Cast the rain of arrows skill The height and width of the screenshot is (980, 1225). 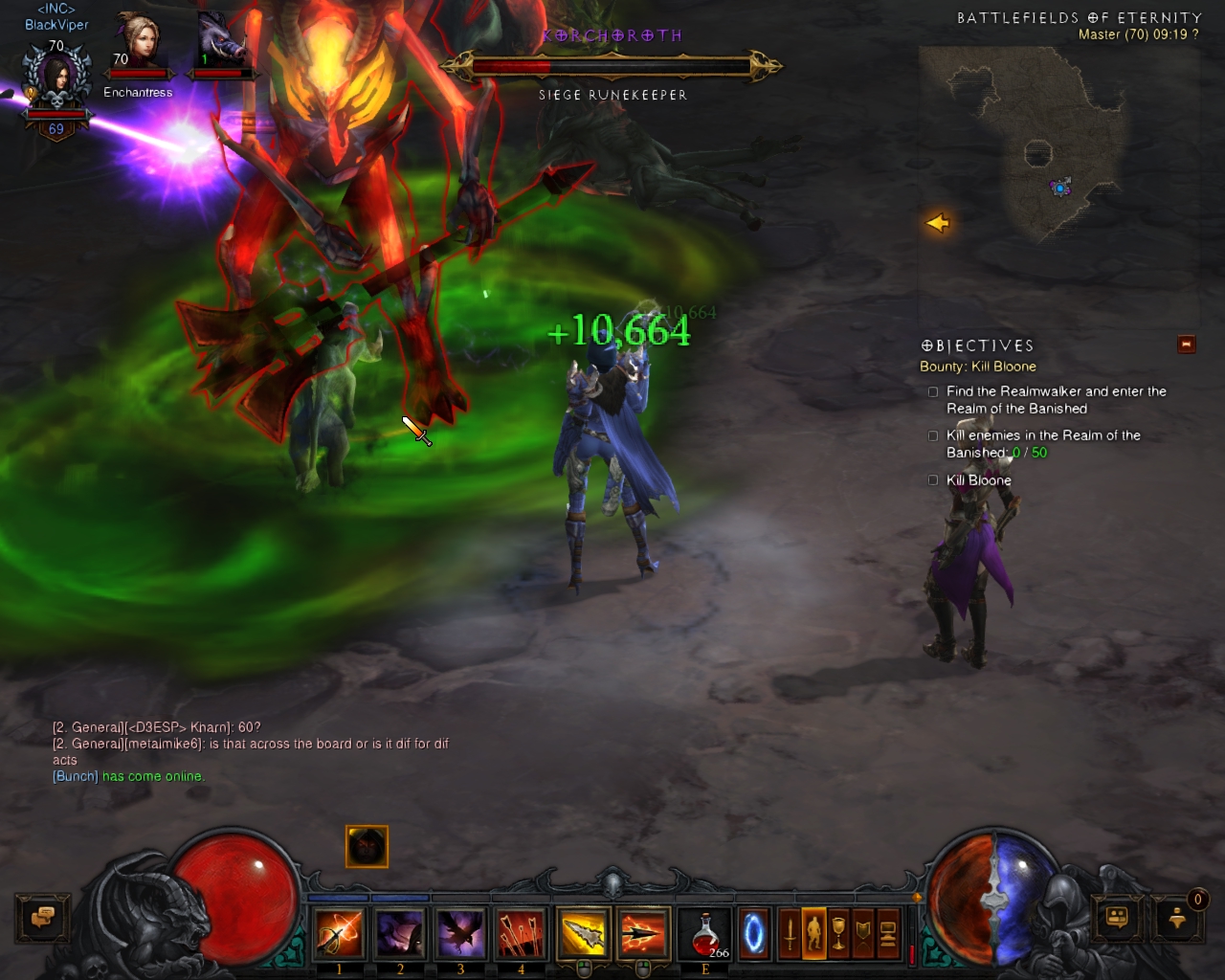pos(521,933)
